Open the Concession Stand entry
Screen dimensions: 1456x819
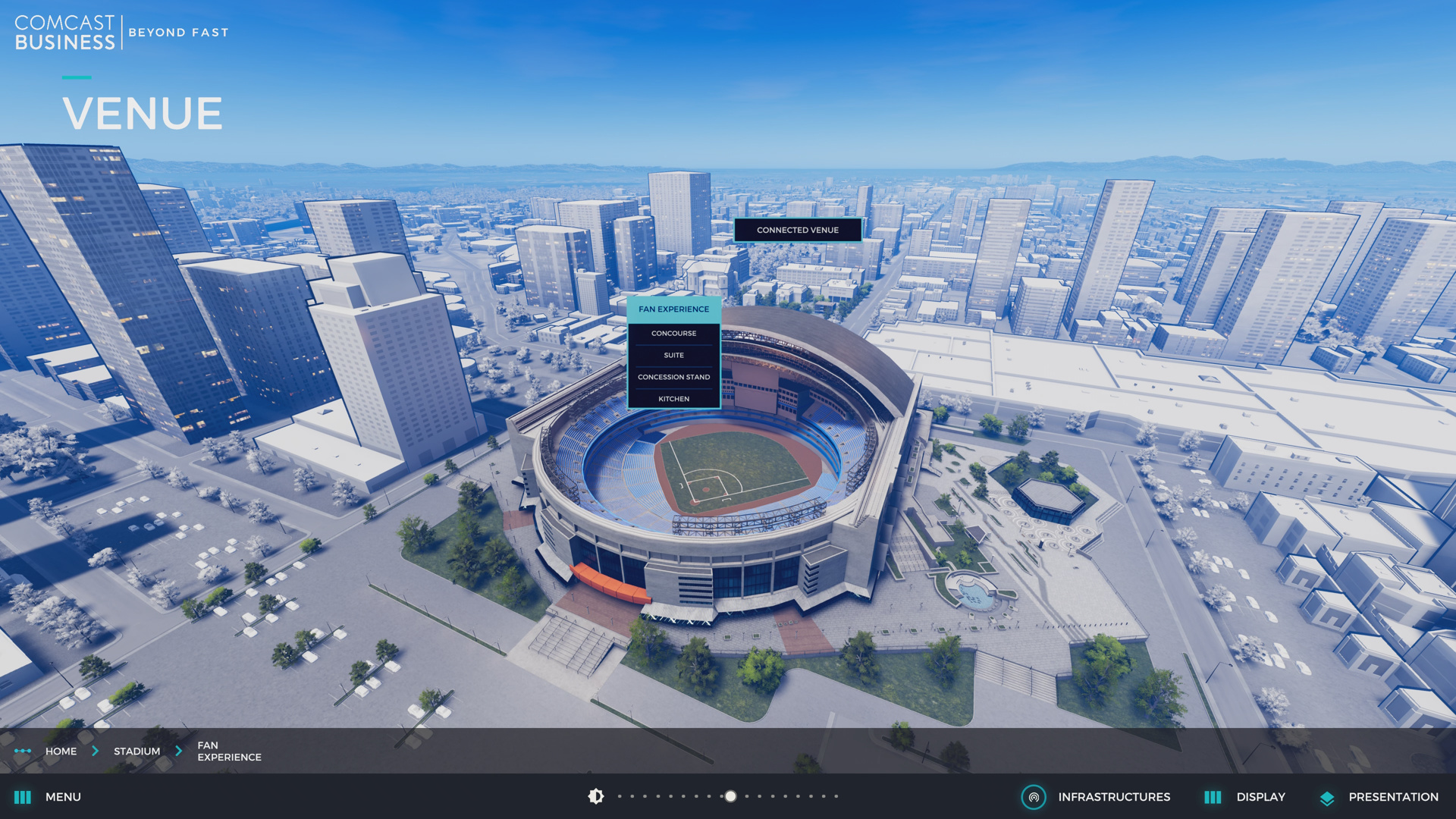coord(673,377)
